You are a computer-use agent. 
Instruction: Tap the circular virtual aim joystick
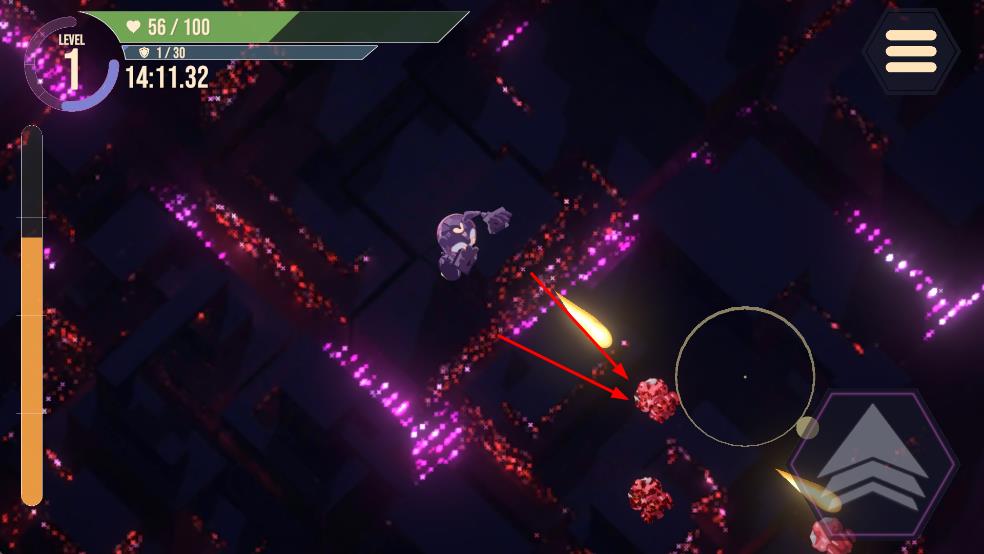pyautogui.click(x=745, y=376)
